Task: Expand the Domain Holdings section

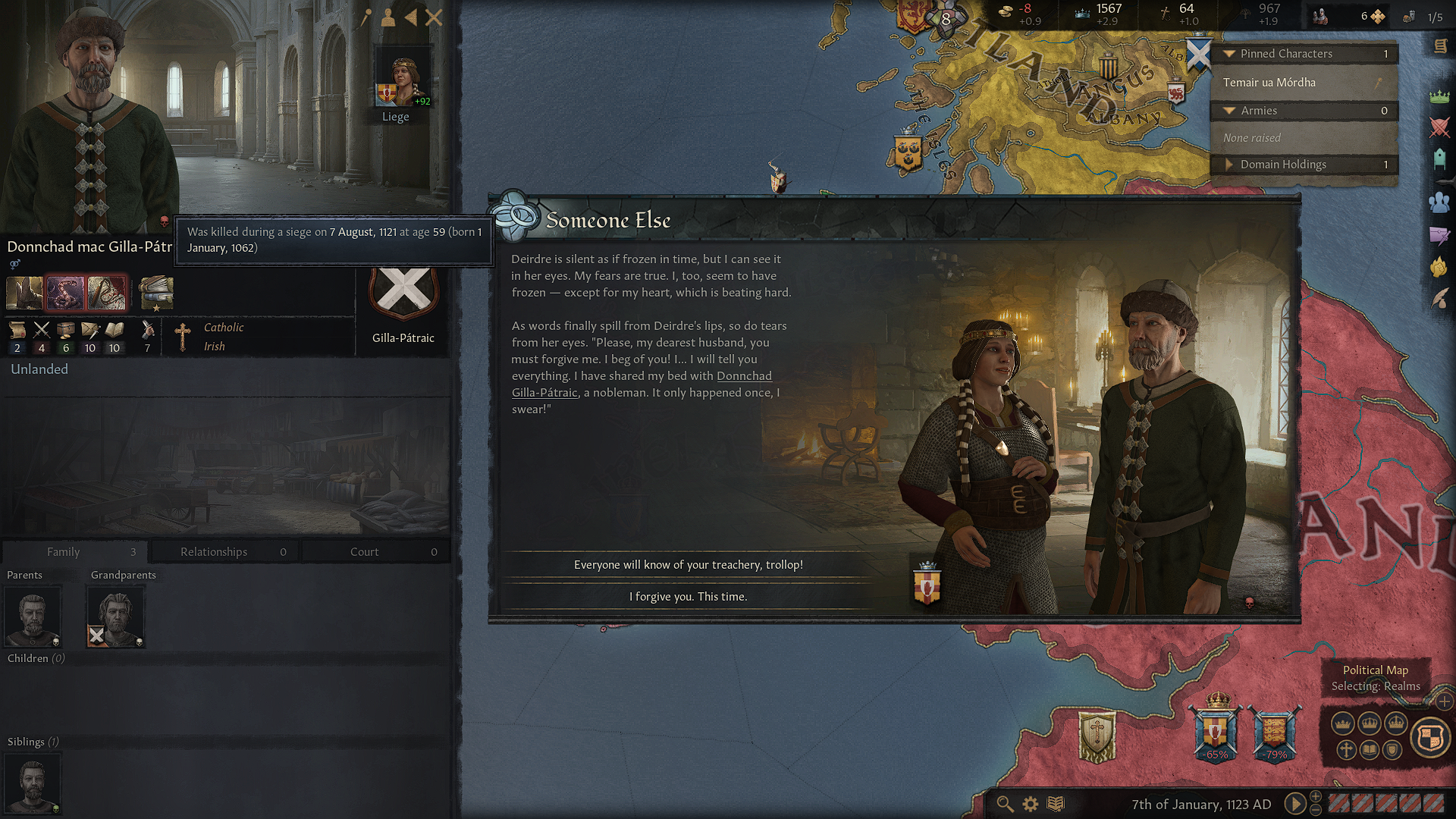Action: [1229, 165]
